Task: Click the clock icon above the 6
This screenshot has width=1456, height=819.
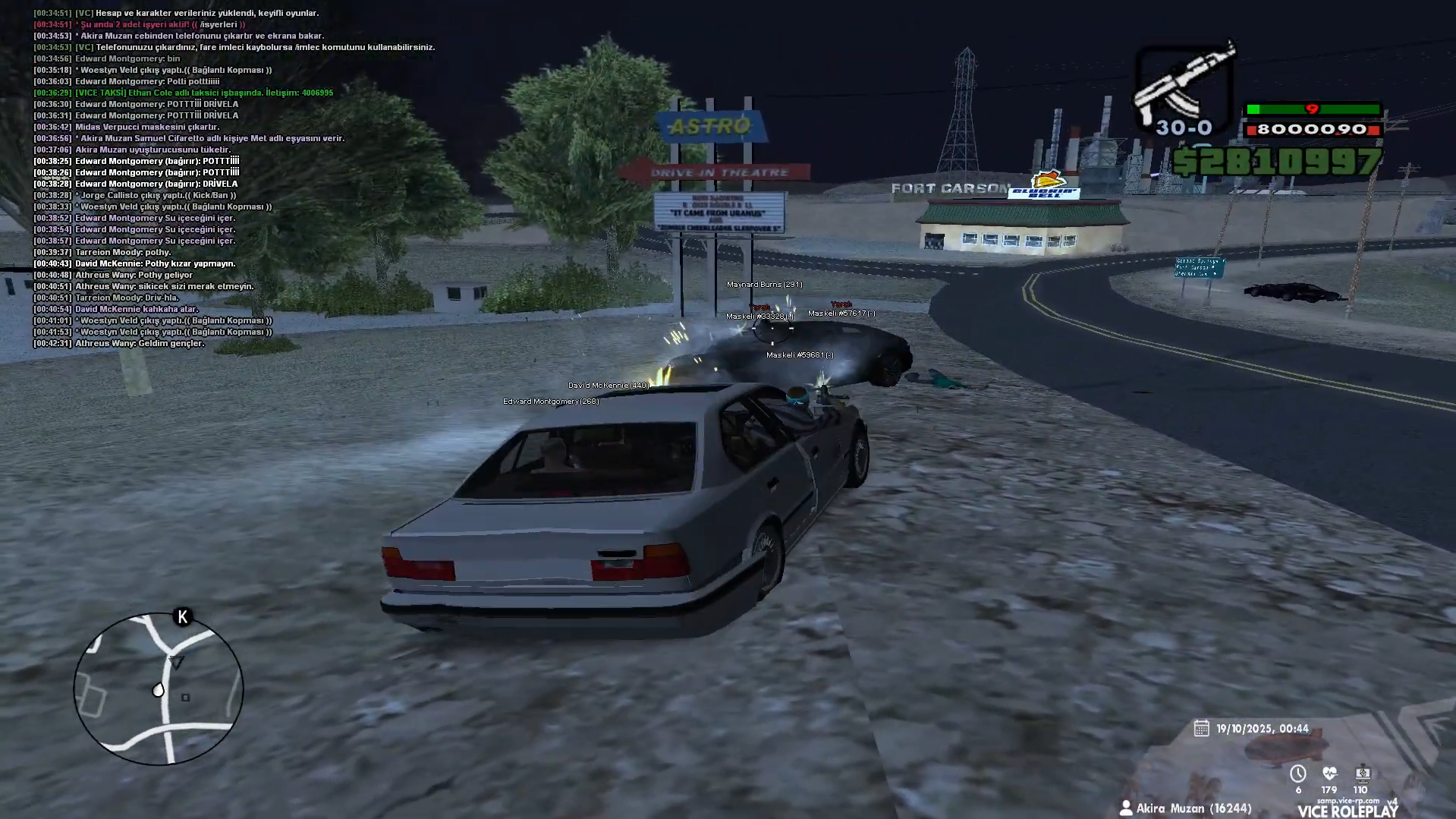Action: (1297, 773)
